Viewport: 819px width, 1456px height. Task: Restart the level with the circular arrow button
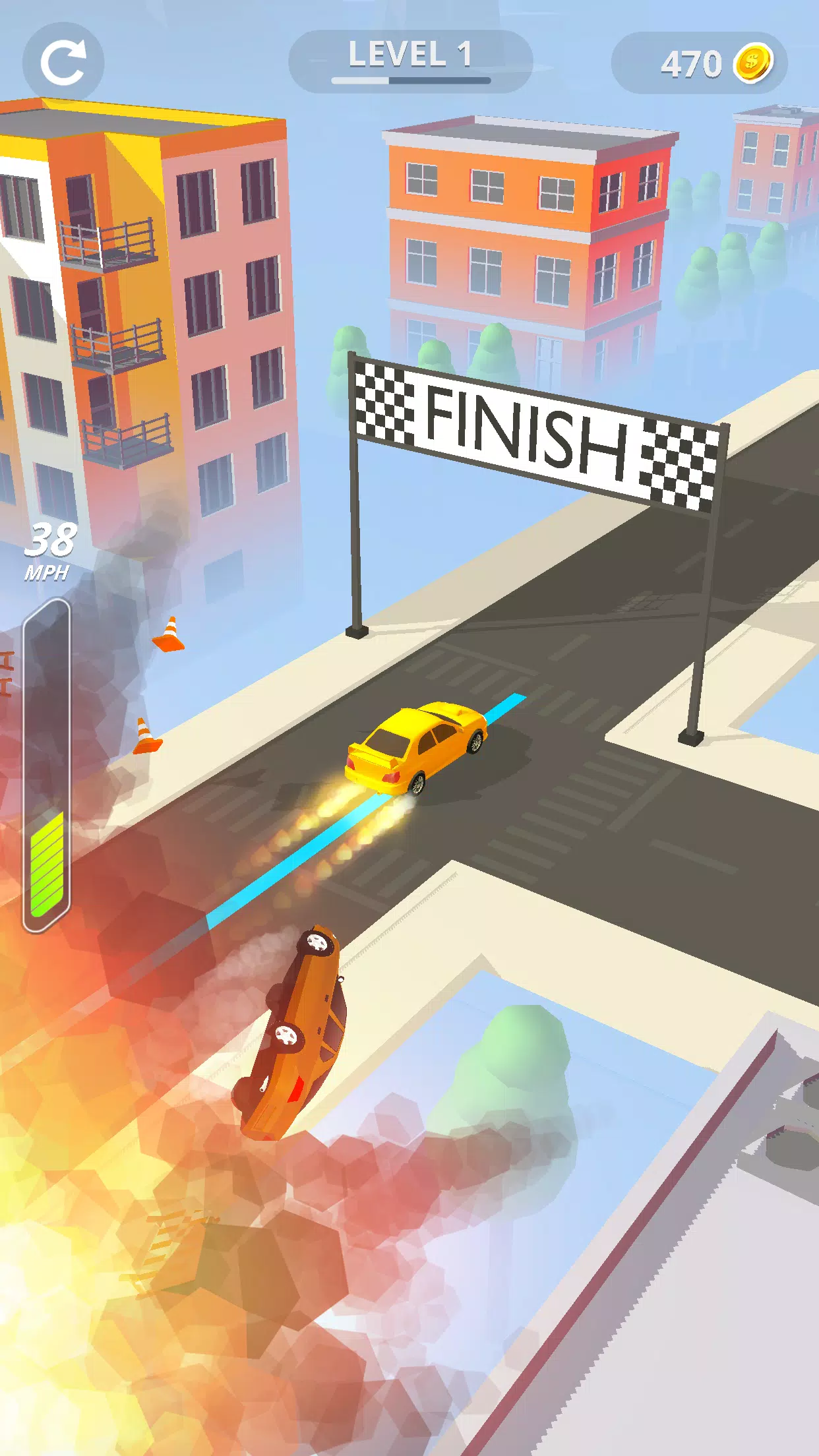point(63,63)
